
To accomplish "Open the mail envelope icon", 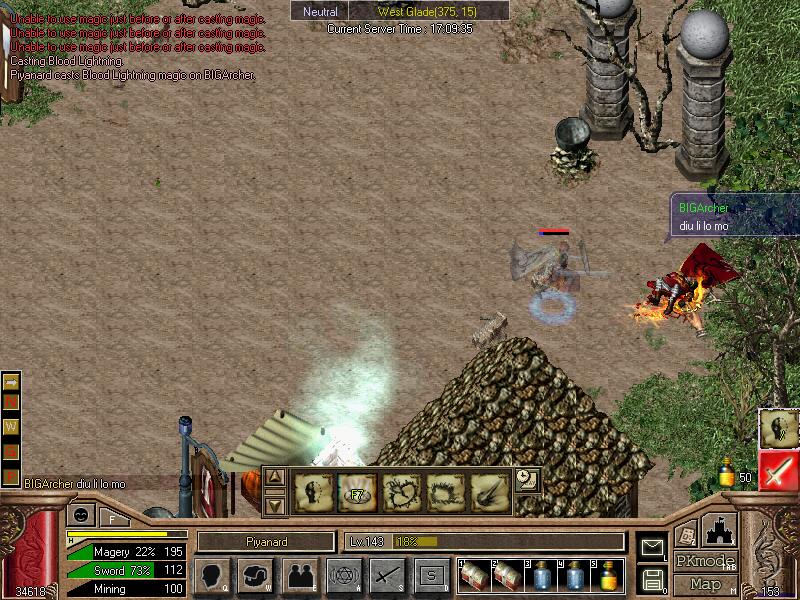I will click(x=652, y=548).
